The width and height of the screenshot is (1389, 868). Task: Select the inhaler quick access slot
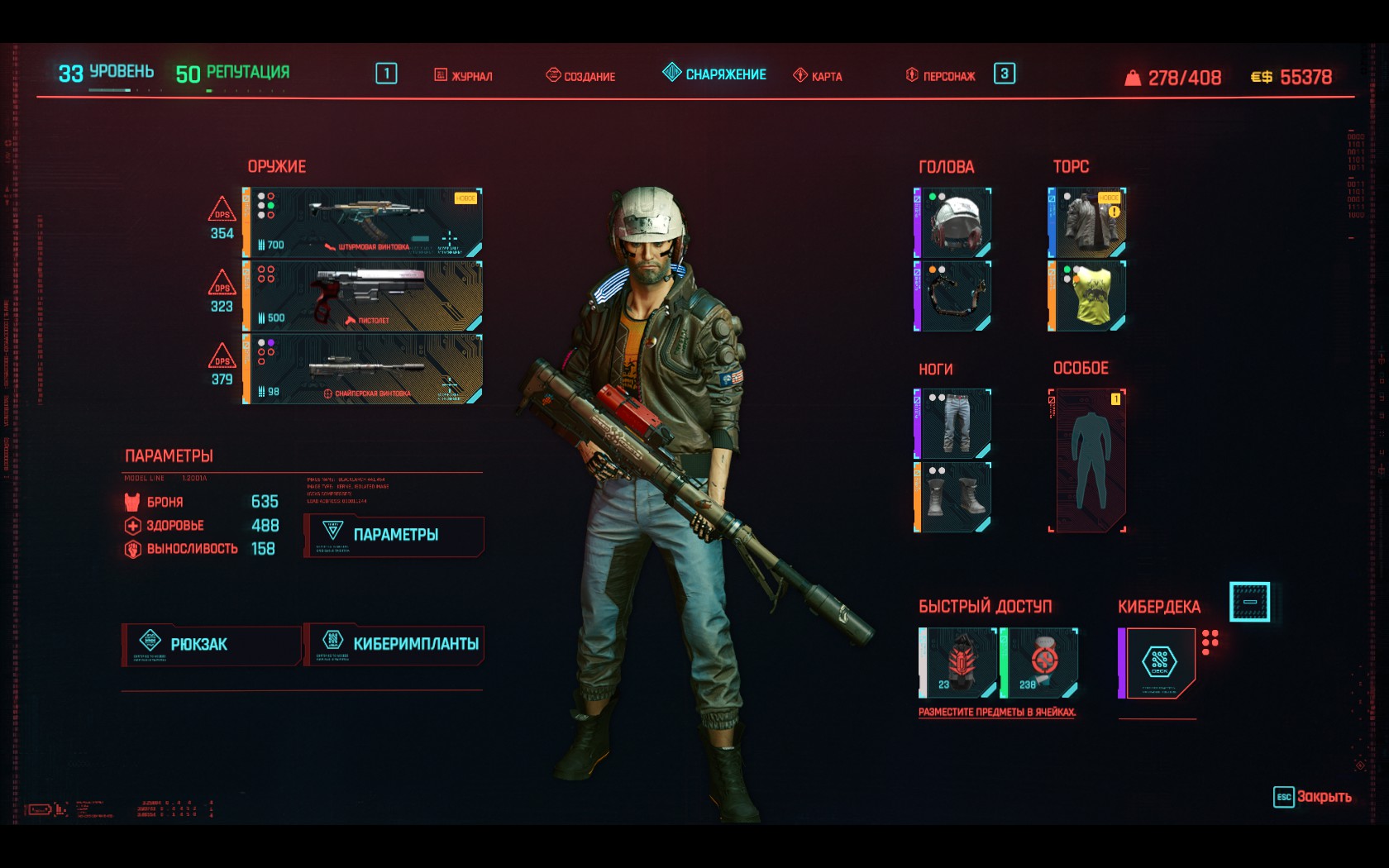pos(1039,663)
